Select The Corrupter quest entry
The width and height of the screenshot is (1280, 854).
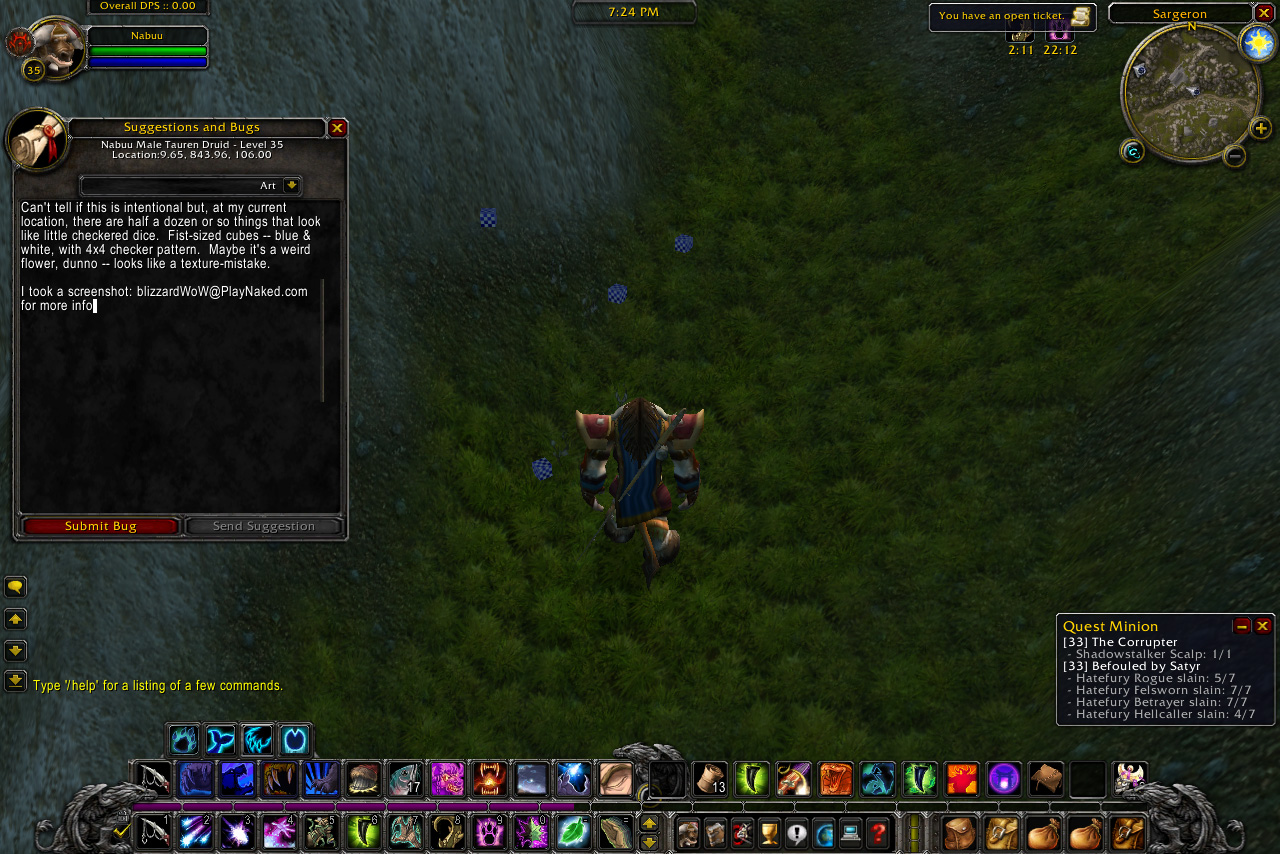[1120, 642]
